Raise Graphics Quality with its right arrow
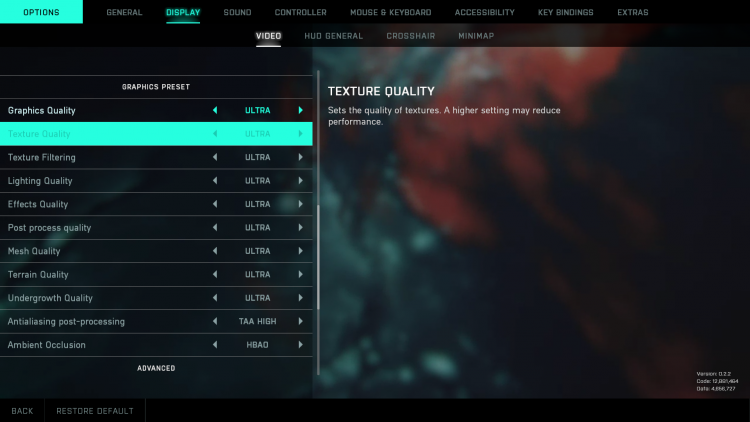The width and height of the screenshot is (750, 422). 300,110
